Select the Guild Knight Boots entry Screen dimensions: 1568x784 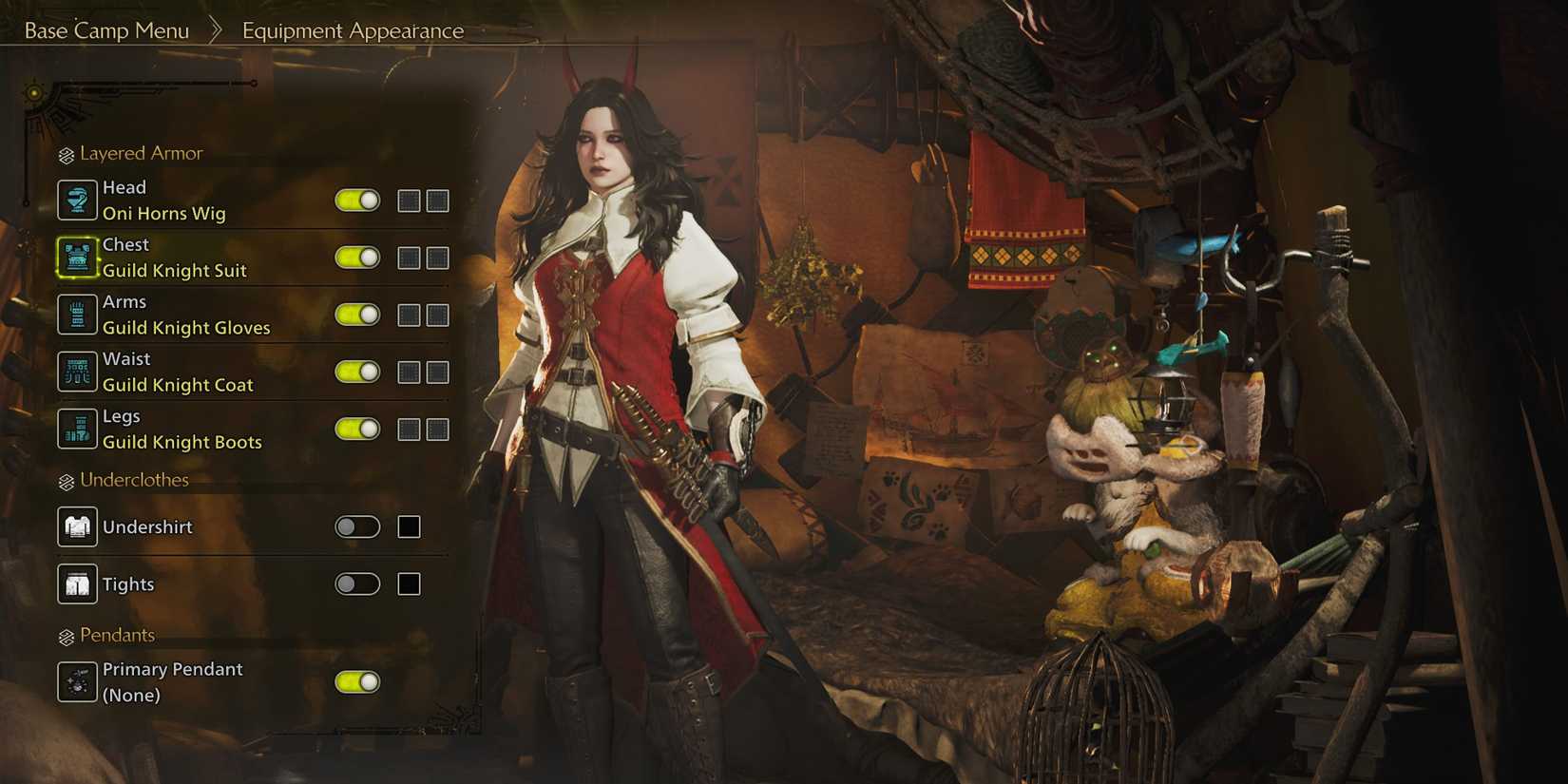point(182,442)
